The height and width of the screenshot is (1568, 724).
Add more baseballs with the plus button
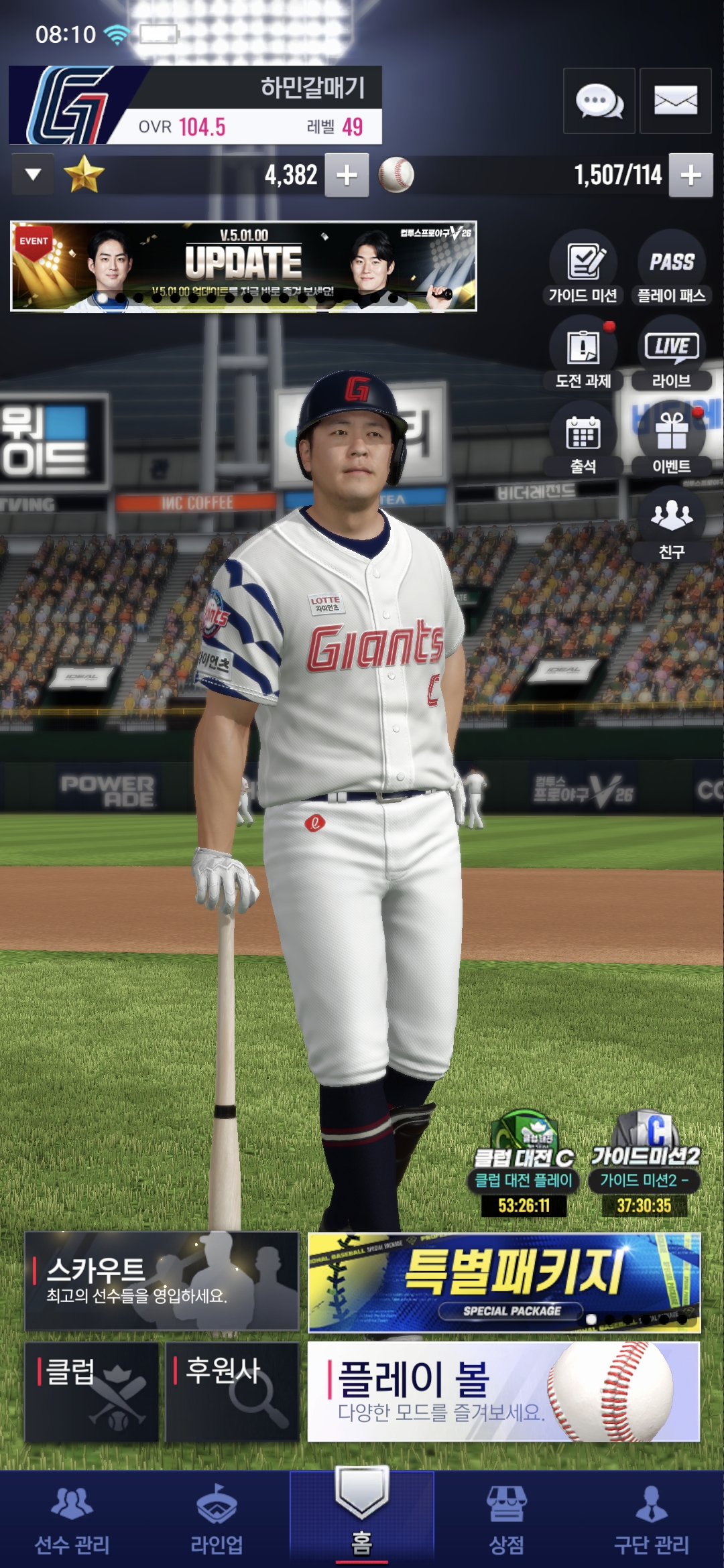pos(690,176)
